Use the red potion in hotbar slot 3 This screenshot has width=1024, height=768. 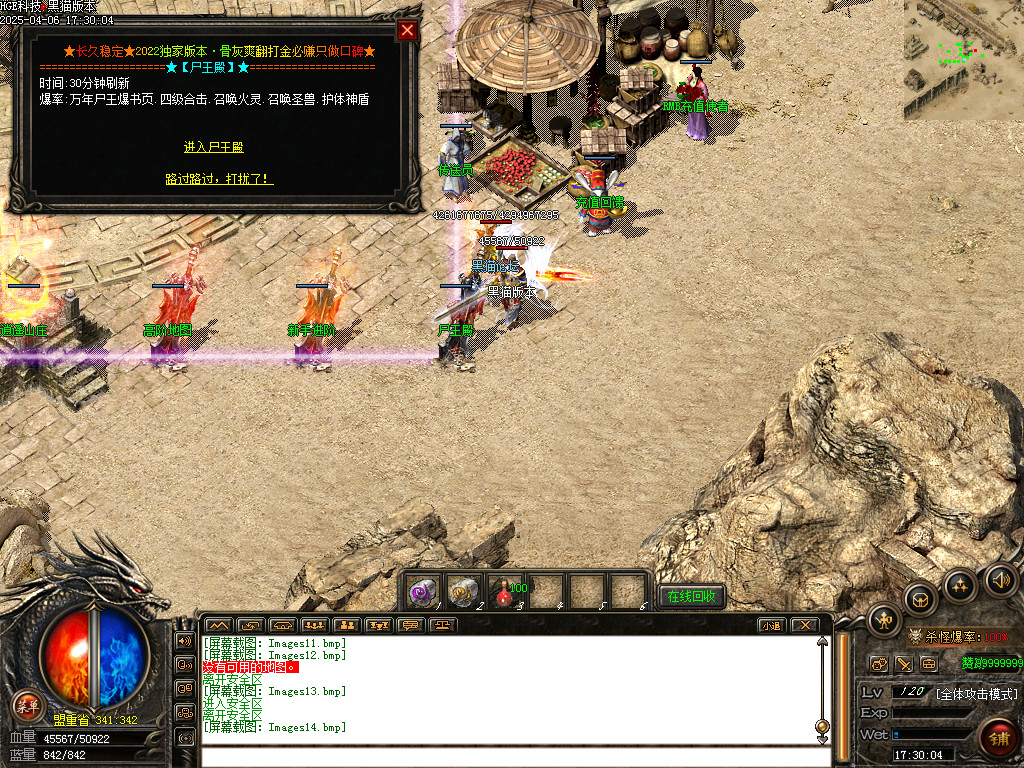pos(503,593)
